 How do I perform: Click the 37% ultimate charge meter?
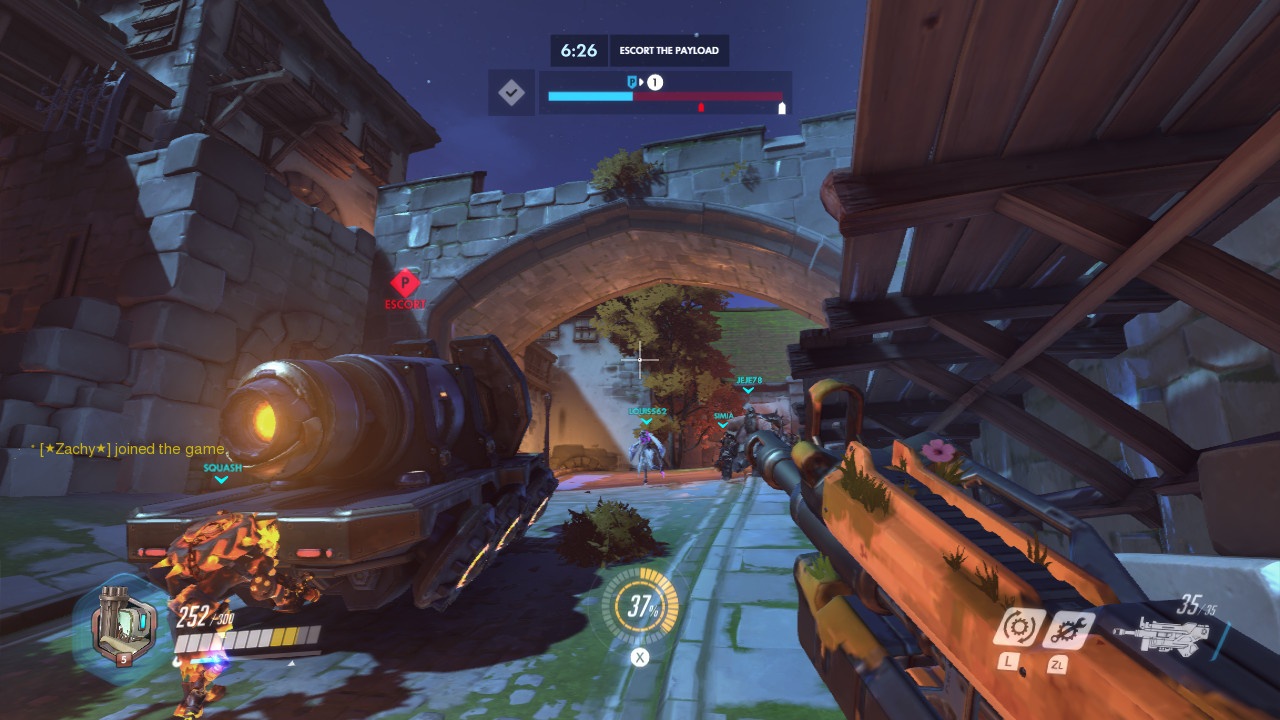pos(638,605)
